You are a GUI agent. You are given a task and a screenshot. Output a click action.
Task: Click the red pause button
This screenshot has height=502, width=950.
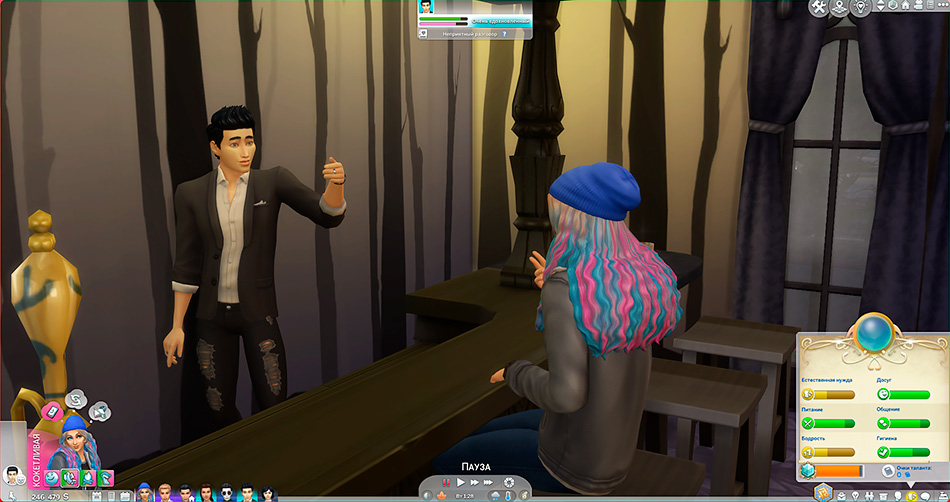click(x=446, y=482)
